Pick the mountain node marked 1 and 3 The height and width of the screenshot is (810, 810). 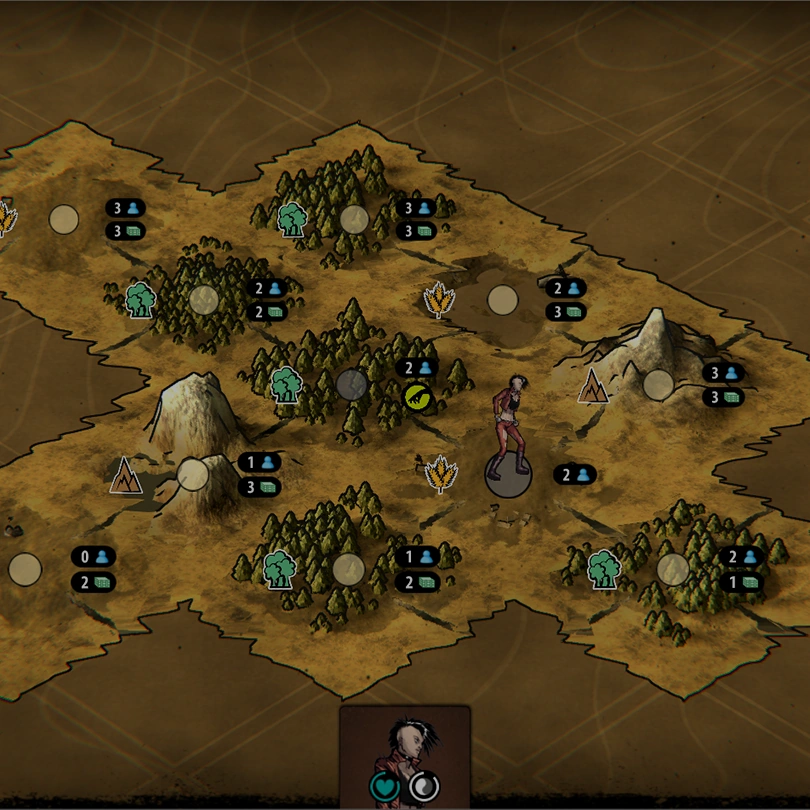(193, 474)
